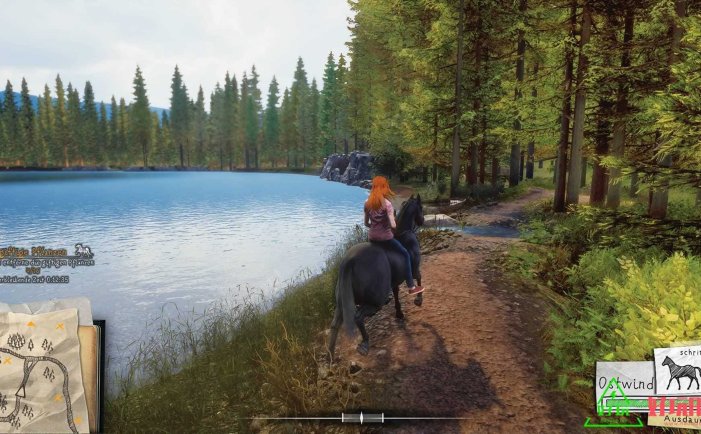
Task: Click the Ostwind horse name card
Action: (x=623, y=380)
